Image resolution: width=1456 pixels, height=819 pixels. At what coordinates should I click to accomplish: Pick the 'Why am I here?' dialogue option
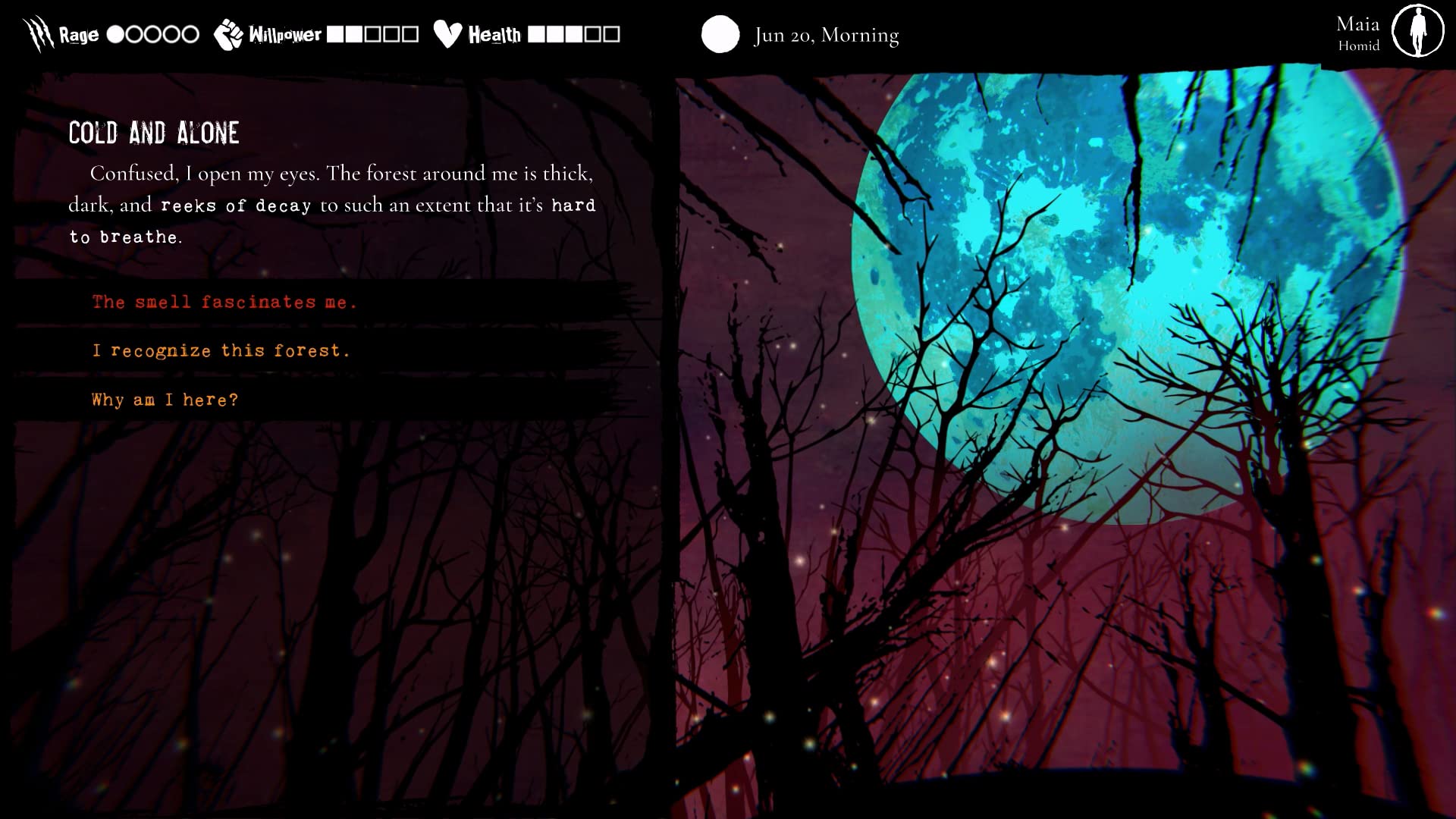point(164,400)
